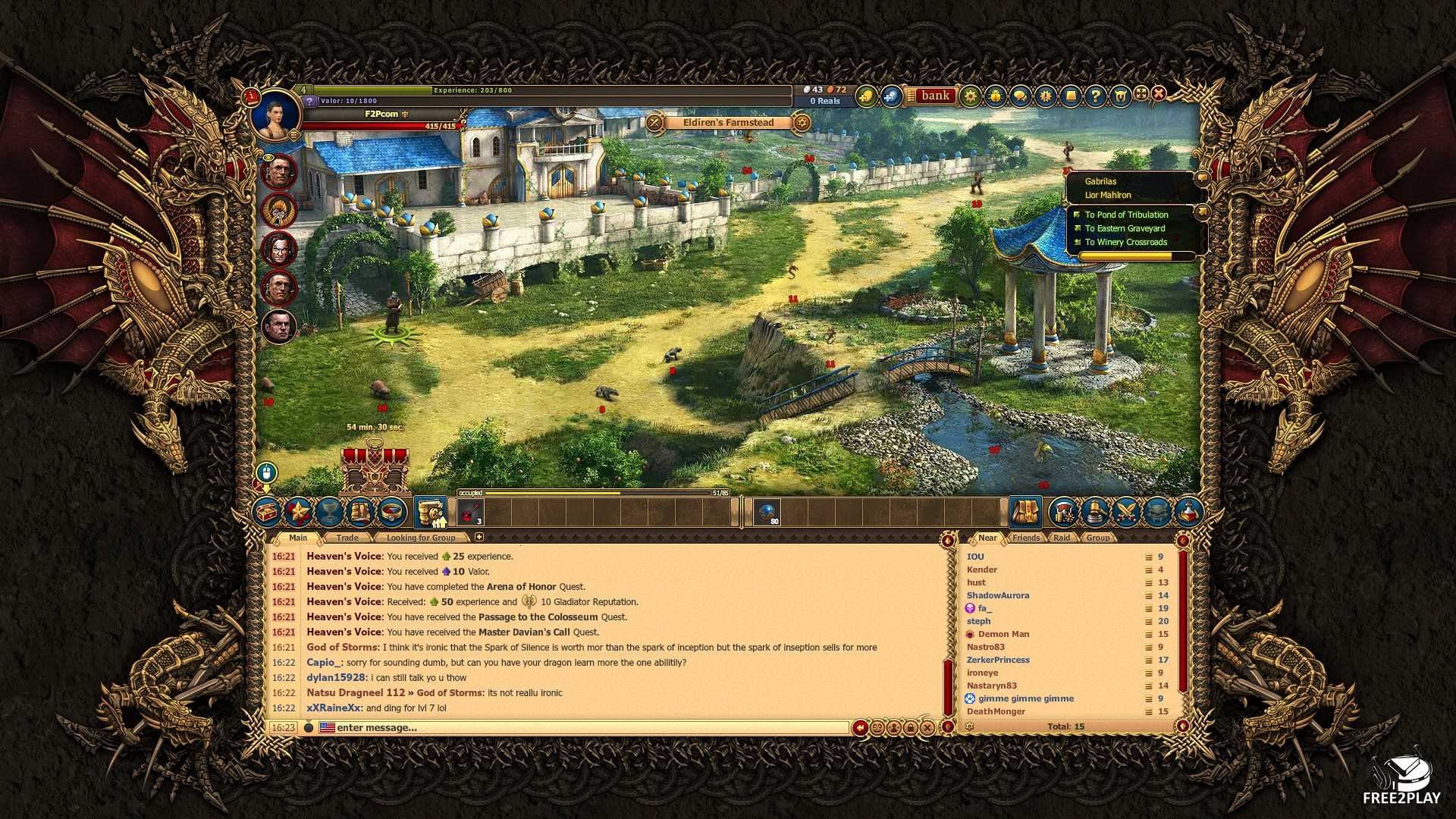Open the treasure chest icon

268,513
